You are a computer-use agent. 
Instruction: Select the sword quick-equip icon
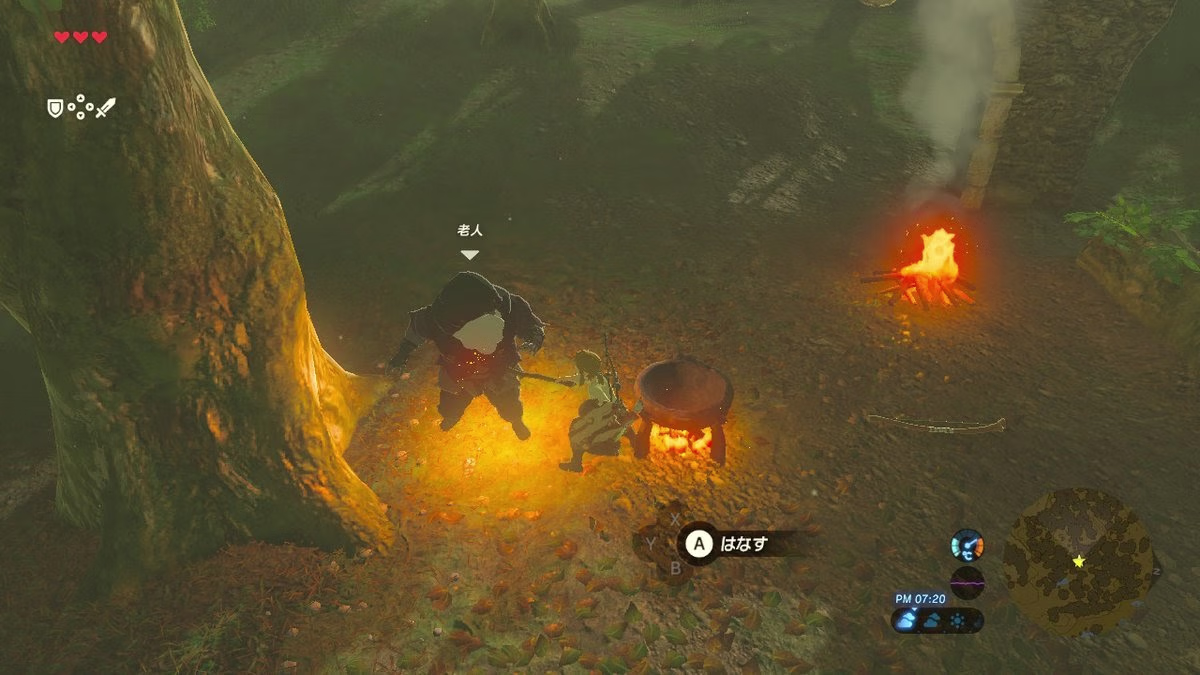[105, 107]
